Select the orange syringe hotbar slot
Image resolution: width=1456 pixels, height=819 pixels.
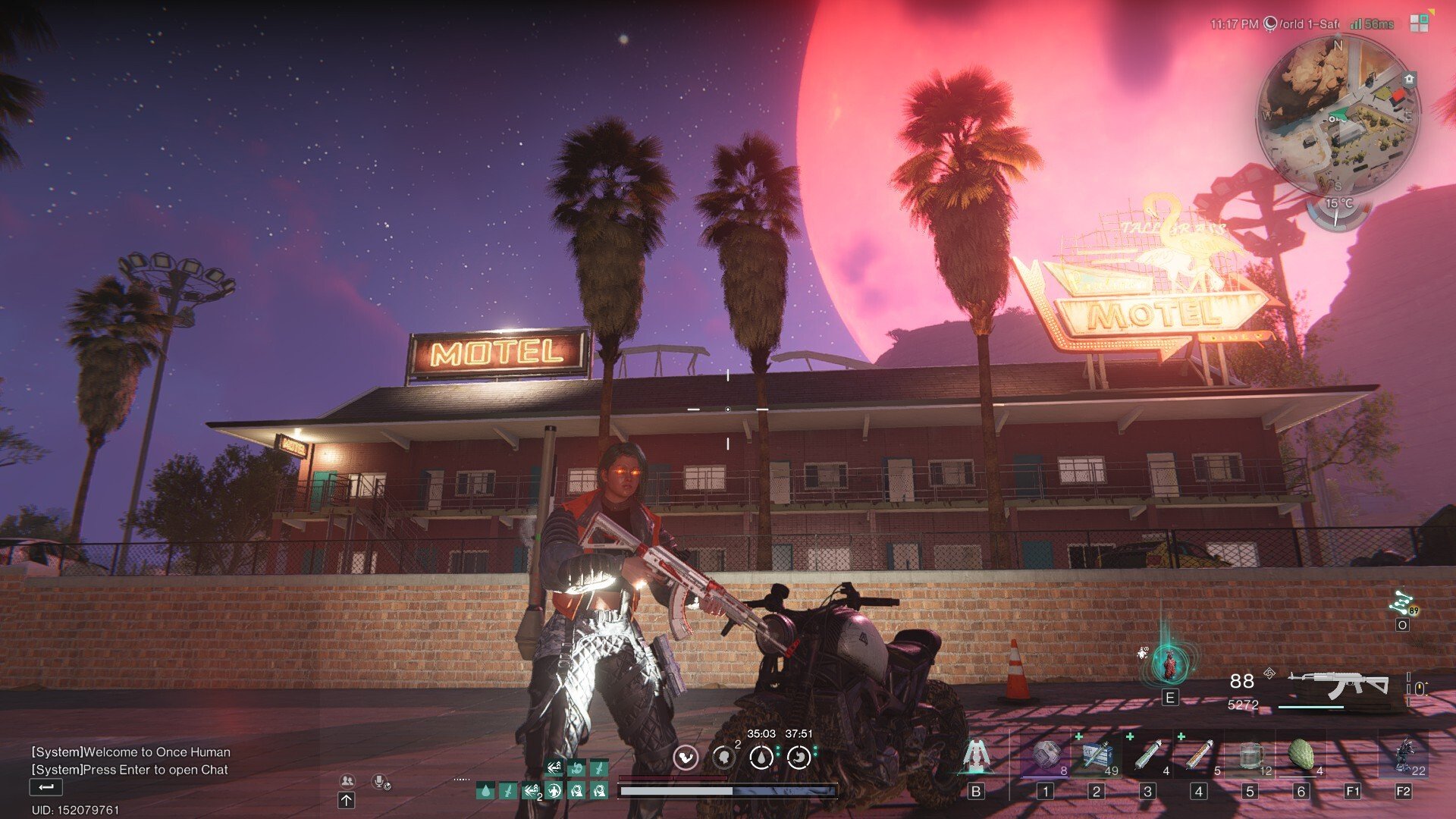pyautogui.click(x=1199, y=756)
